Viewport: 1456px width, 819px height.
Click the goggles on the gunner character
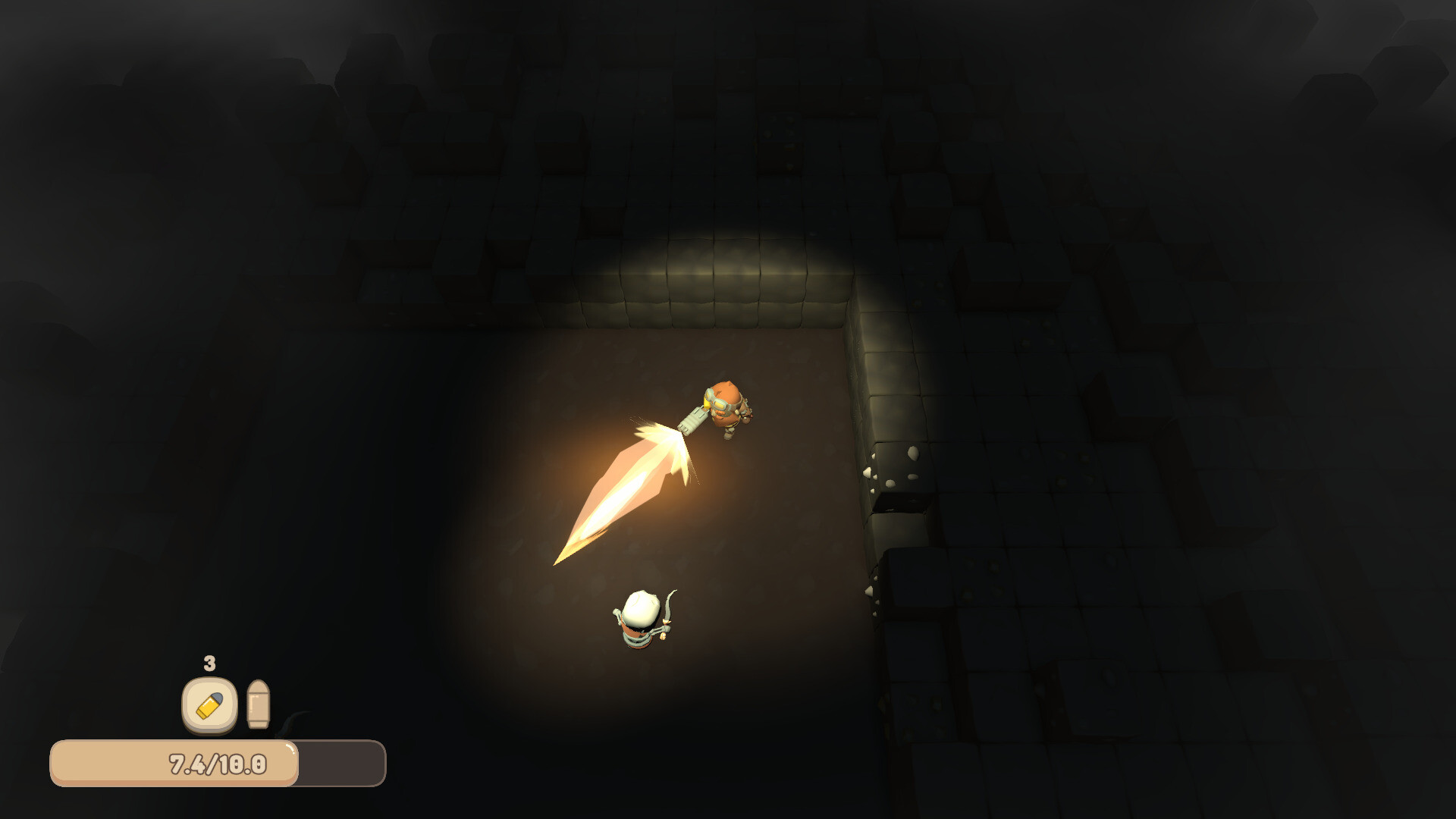pyautogui.click(x=717, y=403)
